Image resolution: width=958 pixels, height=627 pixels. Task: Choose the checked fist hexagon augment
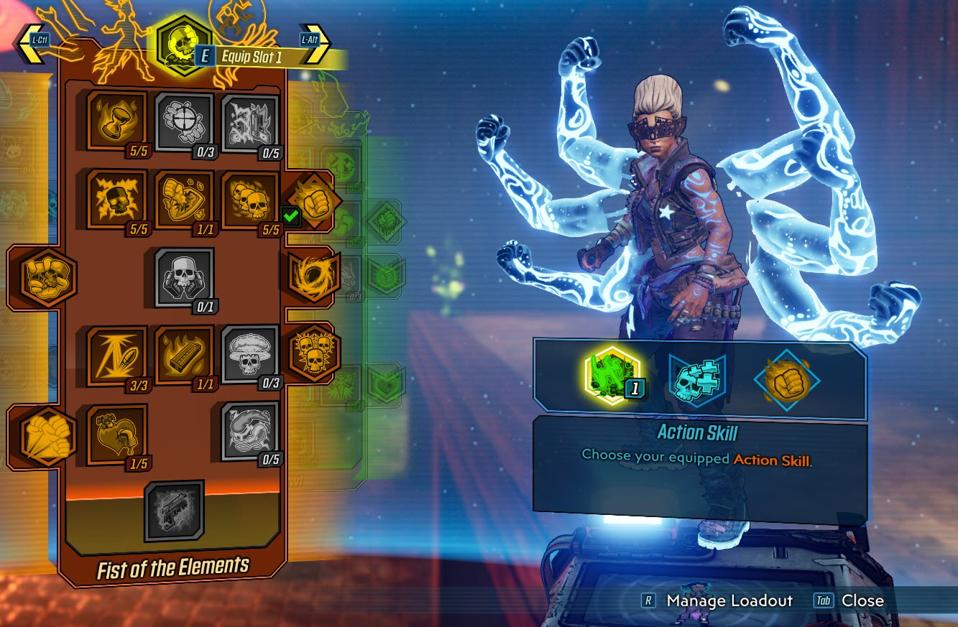coord(311,200)
